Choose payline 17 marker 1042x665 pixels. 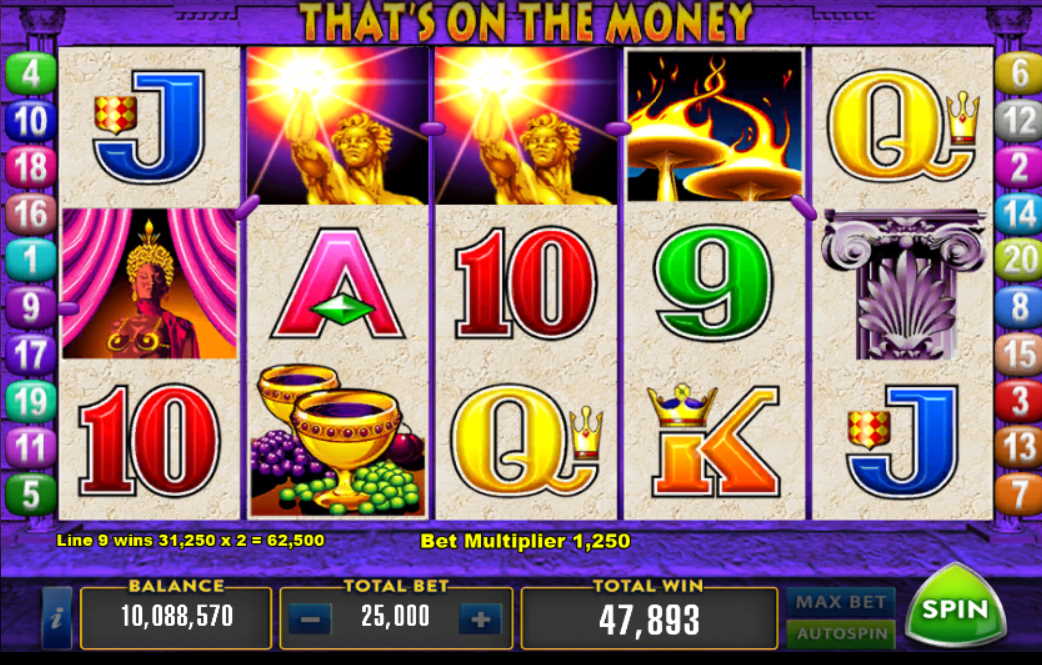pyautogui.click(x=31, y=354)
